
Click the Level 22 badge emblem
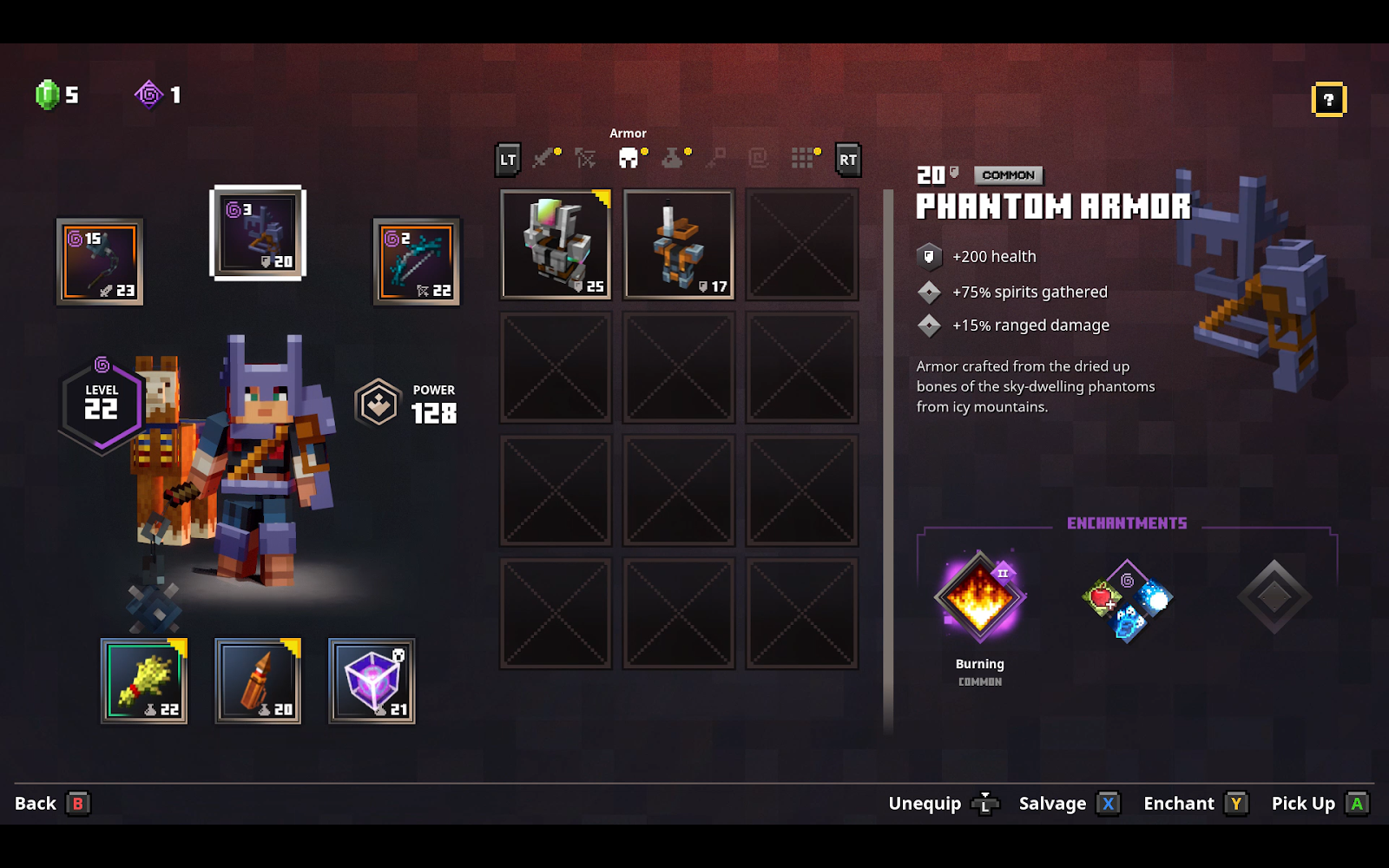click(x=101, y=401)
